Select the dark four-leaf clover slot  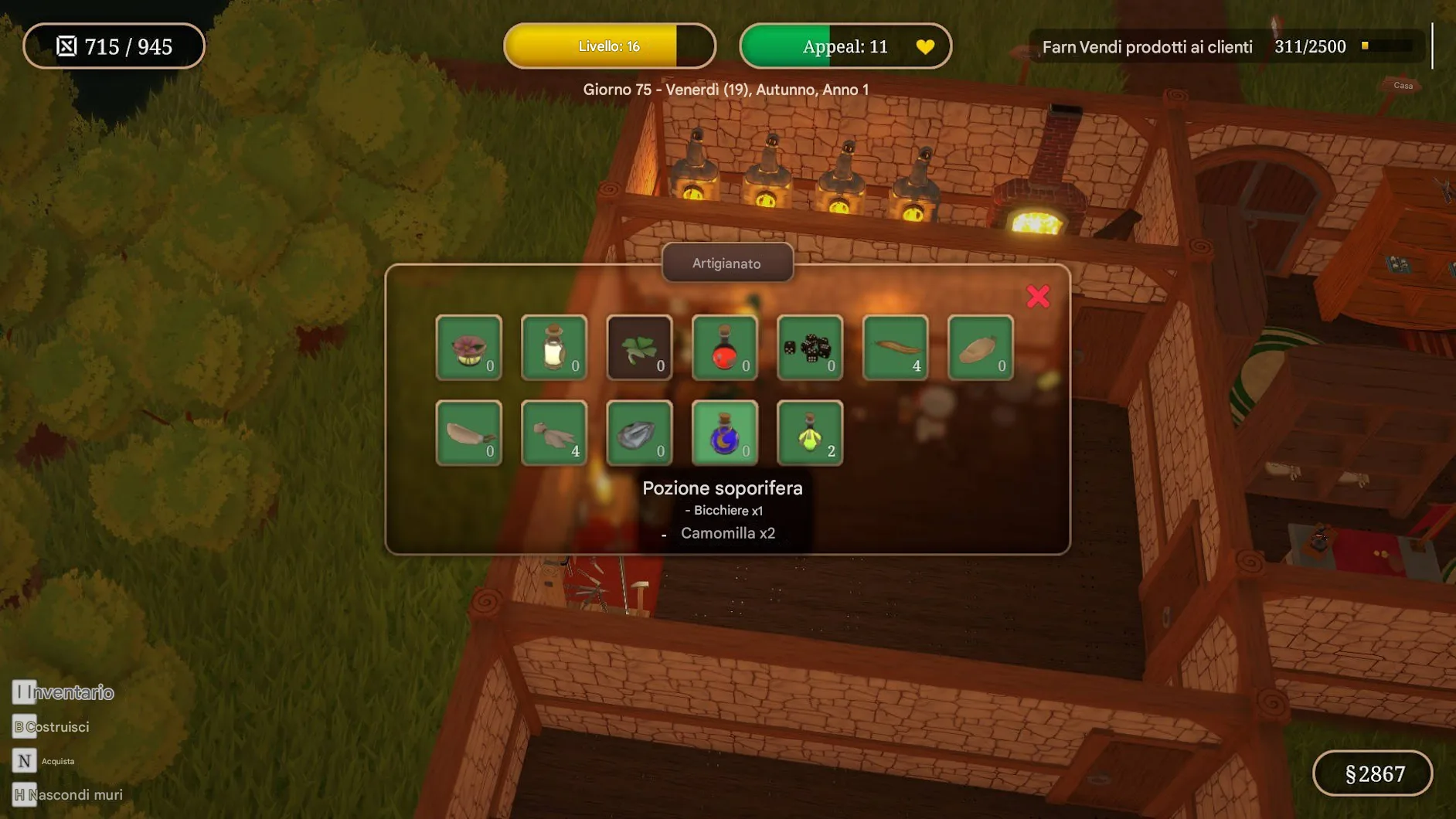click(x=639, y=348)
